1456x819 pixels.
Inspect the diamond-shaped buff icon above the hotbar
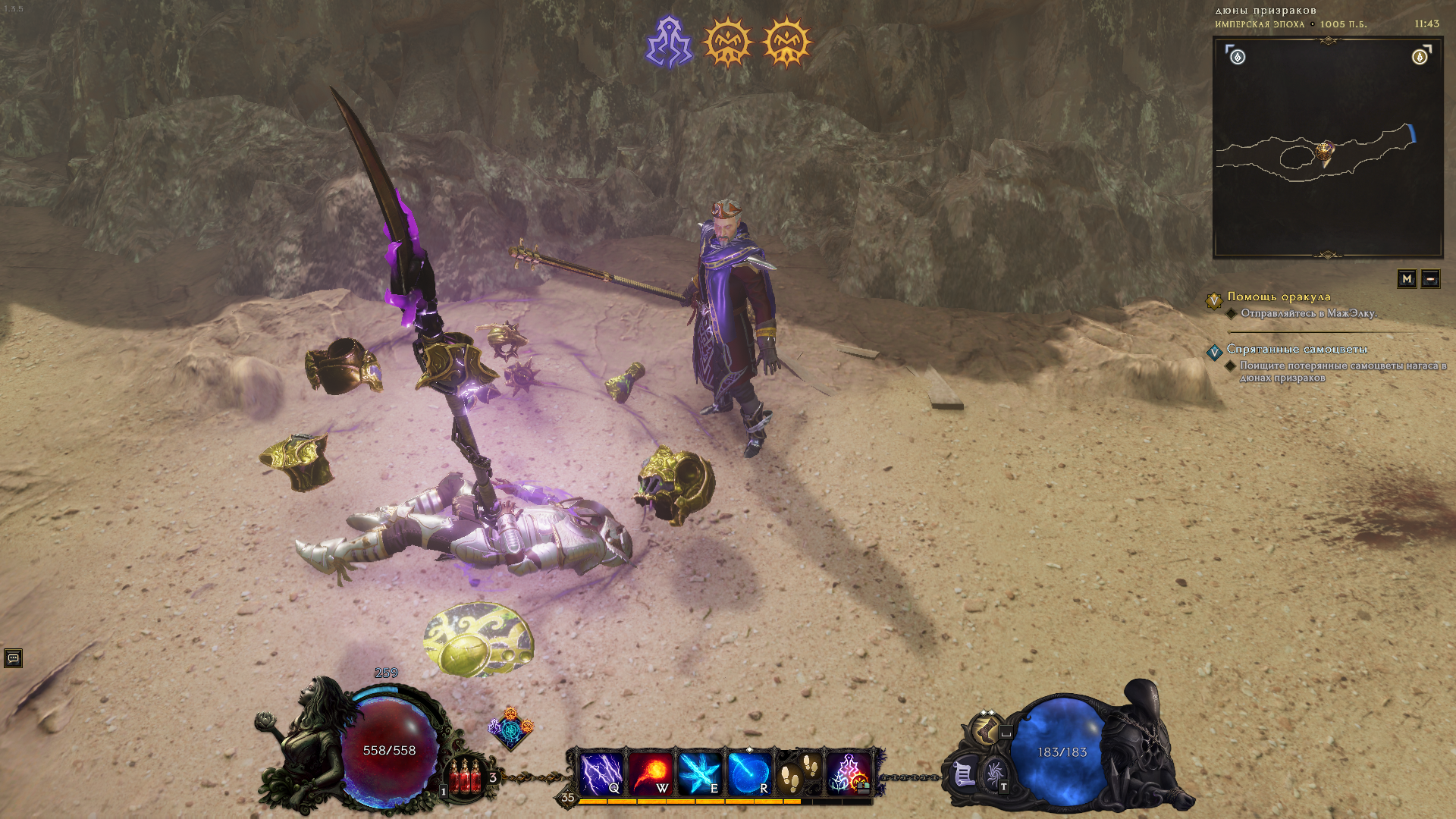[x=510, y=730]
